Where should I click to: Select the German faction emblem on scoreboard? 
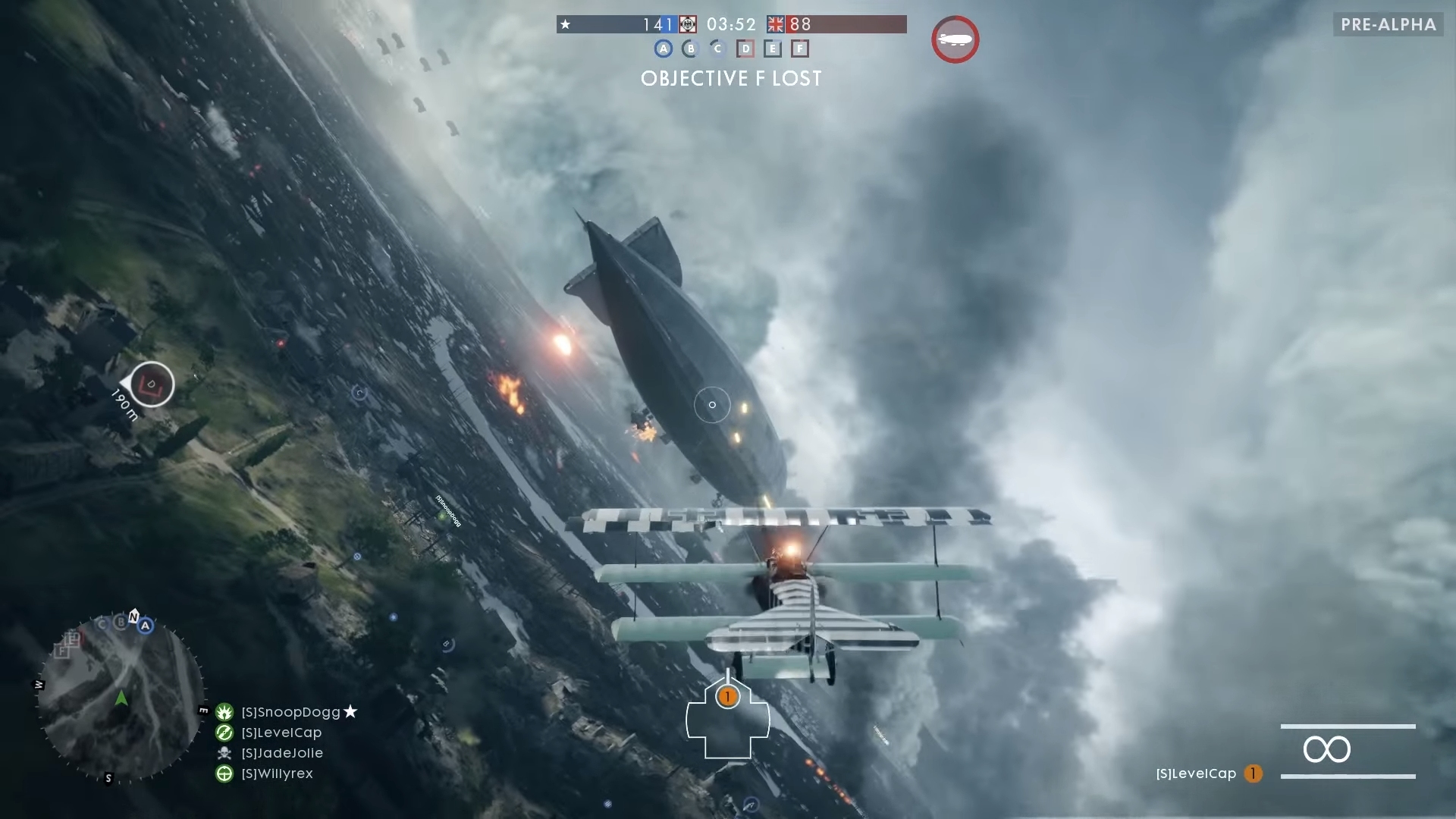[689, 24]
